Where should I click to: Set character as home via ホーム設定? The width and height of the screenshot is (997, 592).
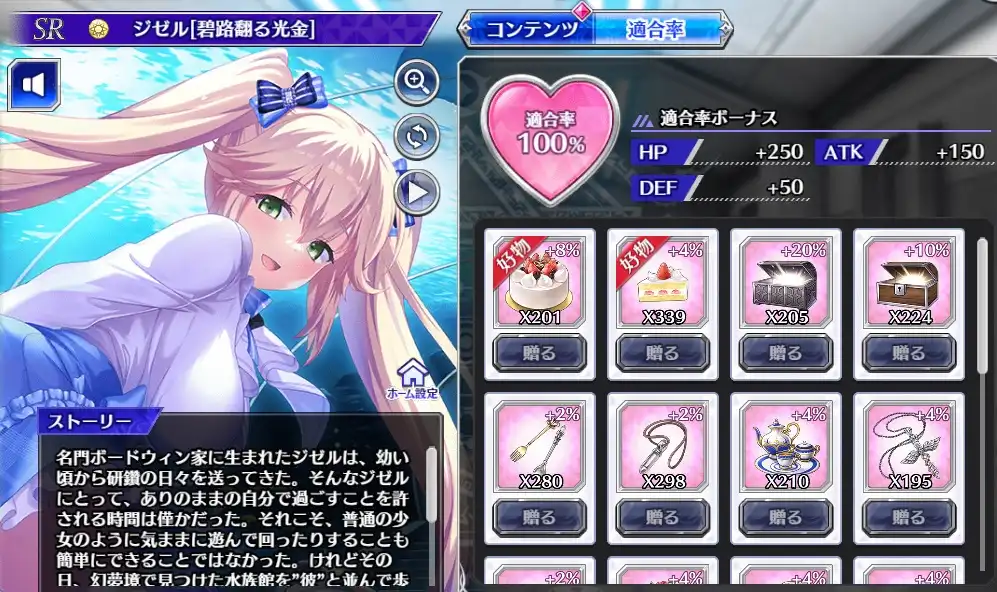tap(412, 380)
